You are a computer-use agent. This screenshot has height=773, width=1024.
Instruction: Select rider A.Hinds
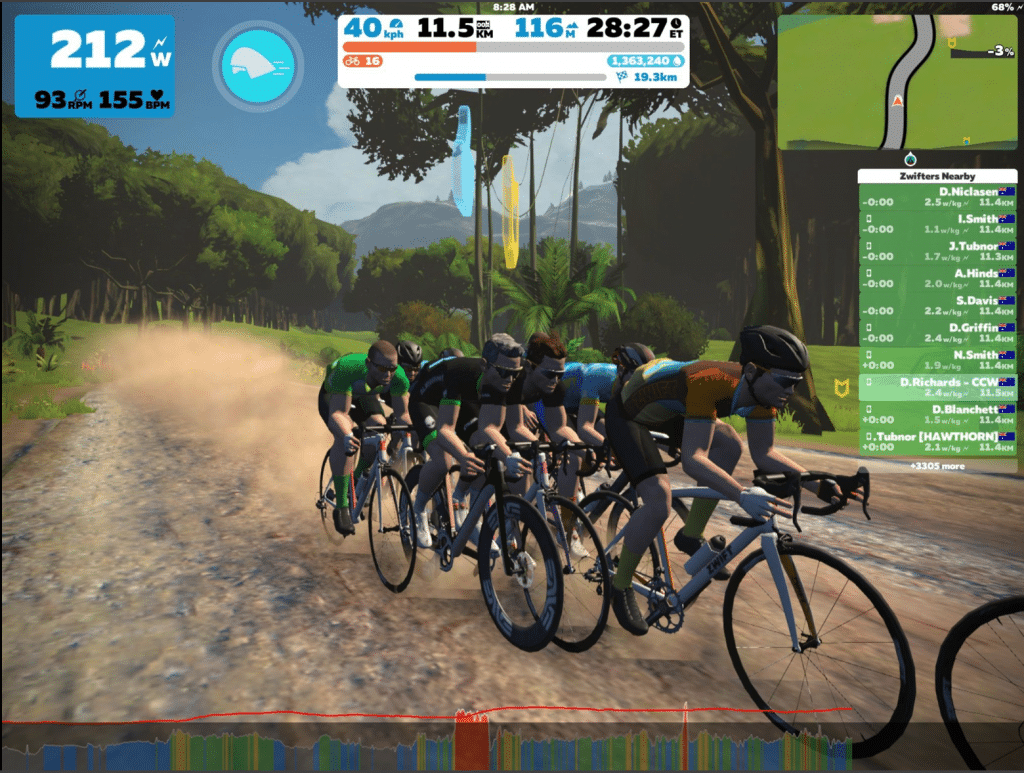point(937,278)
